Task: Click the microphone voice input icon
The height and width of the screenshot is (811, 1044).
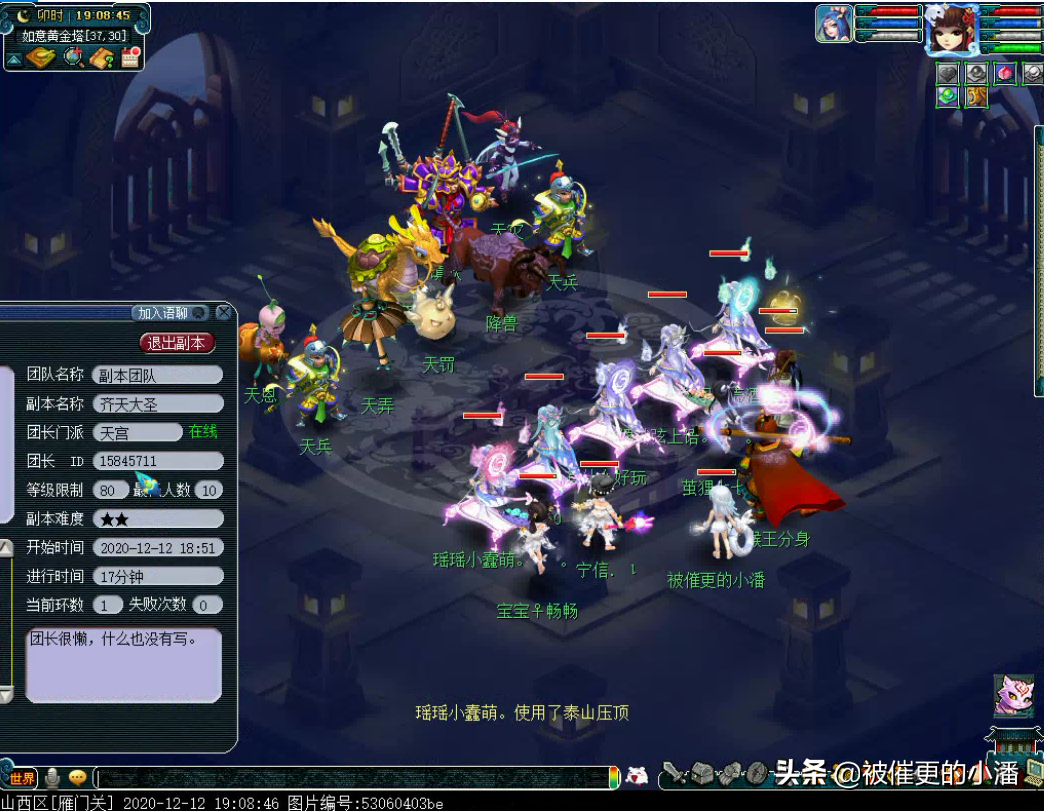Action: pyautogui.click(x=52, y=778)
